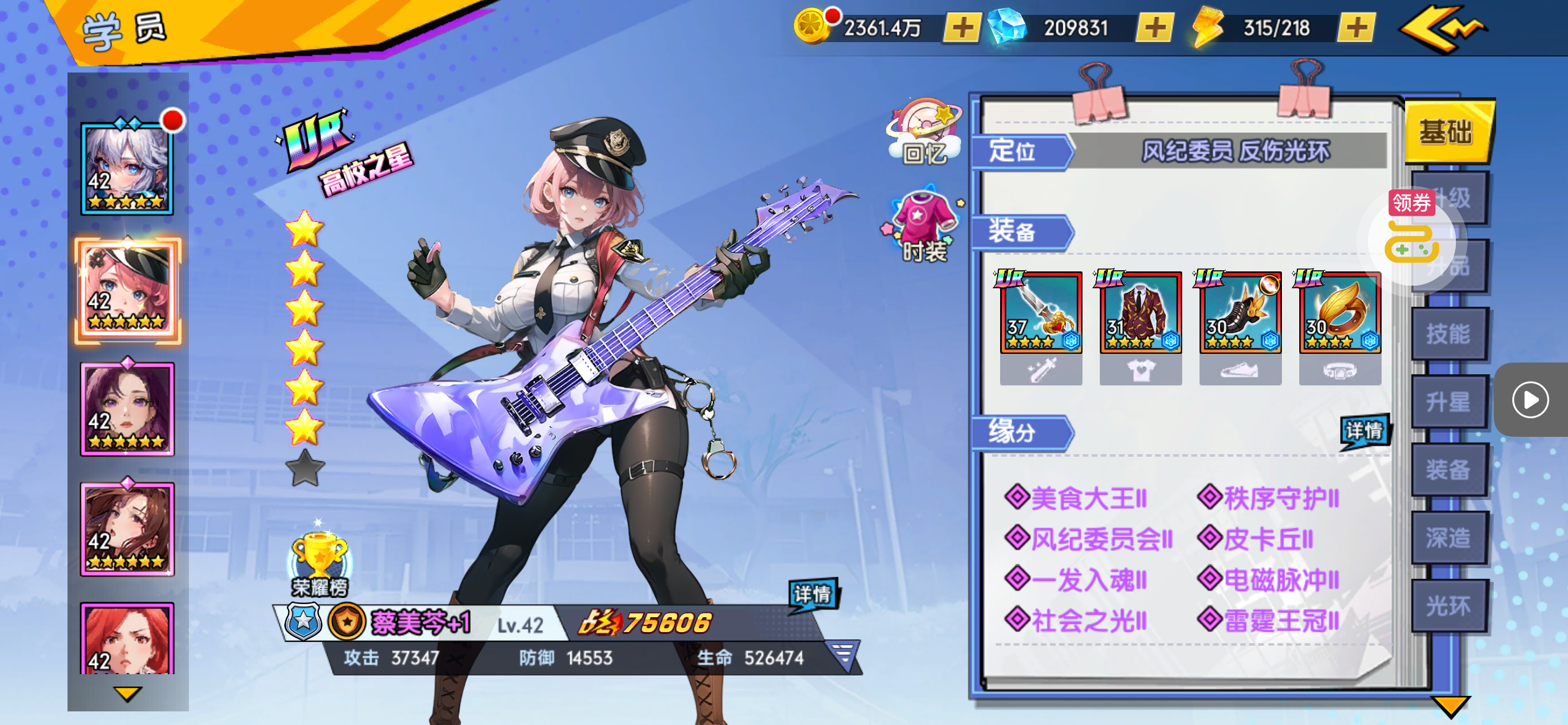The image size is (1568, 725).
Task: Select the equipped maroon suit slot
Action: tap(1140, 313)
